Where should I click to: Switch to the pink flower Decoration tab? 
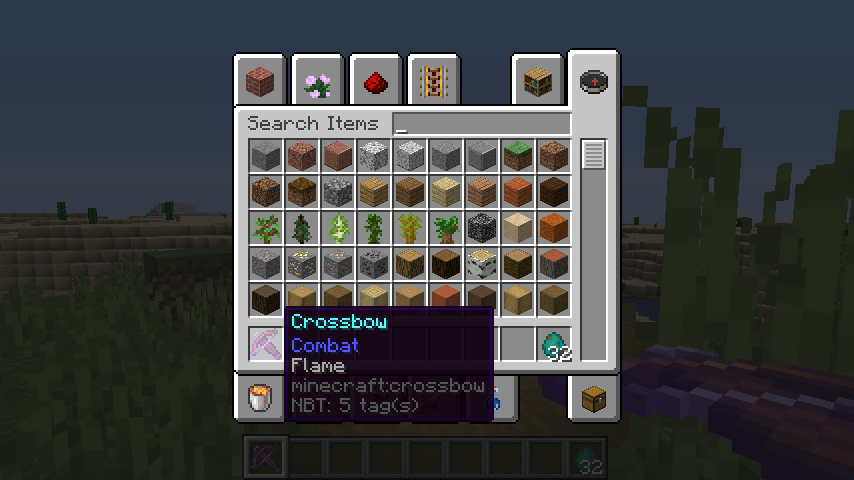319,80
